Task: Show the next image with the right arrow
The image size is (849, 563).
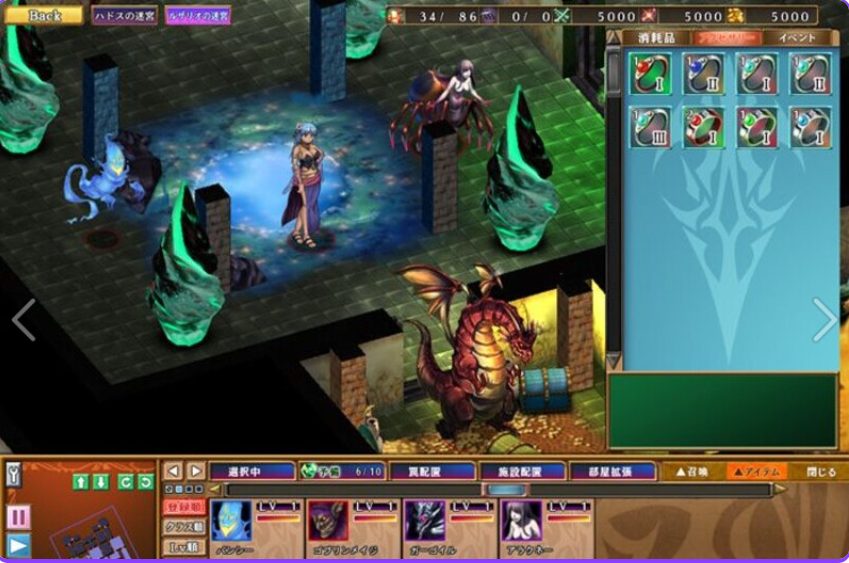Action: [x=824, y=320]
